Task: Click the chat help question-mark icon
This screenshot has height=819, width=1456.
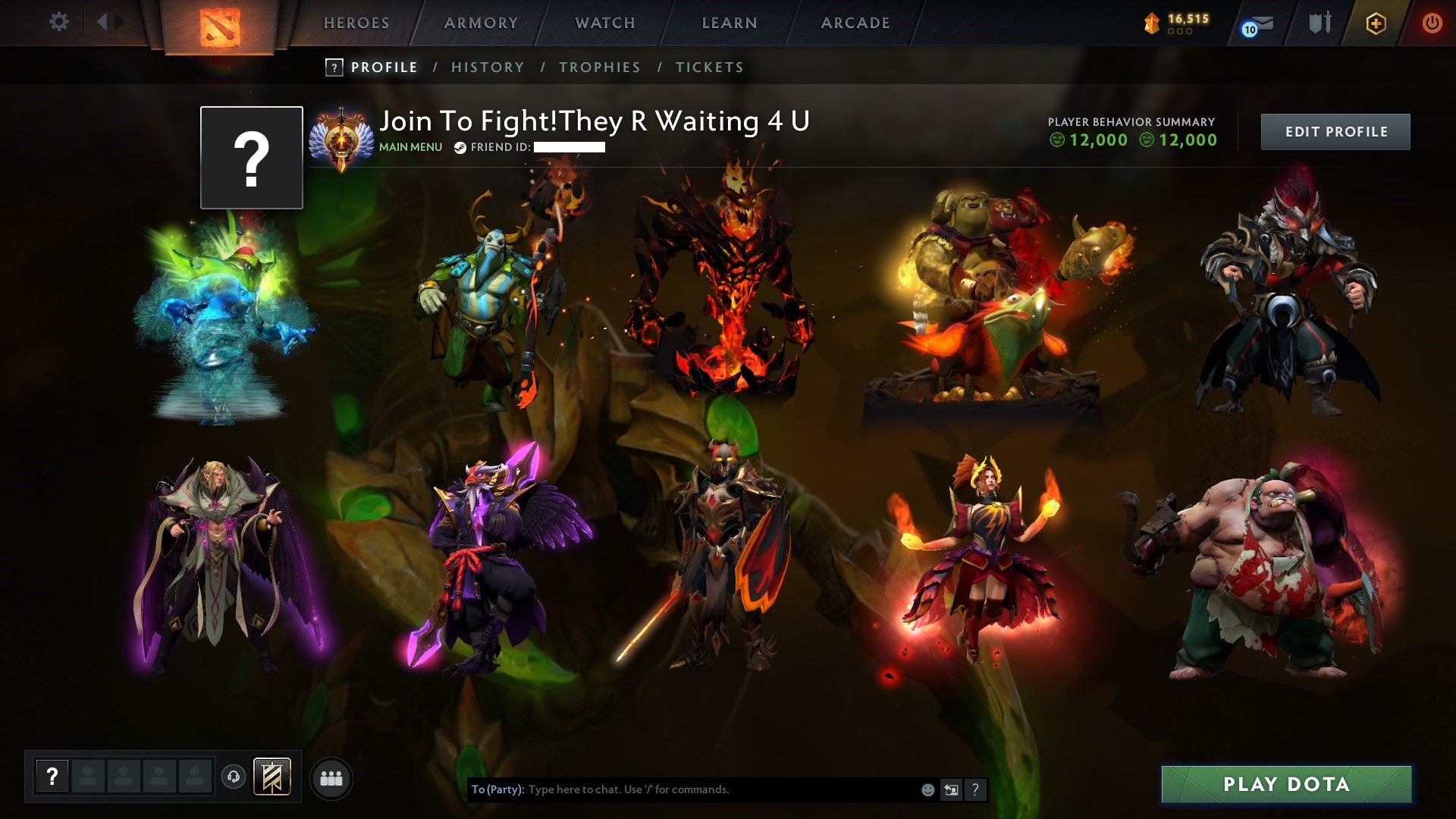Action: coord(976,789)
